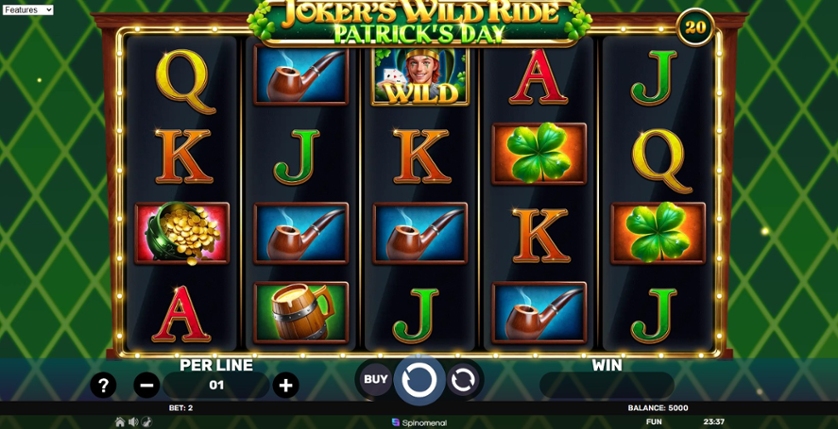The image size is (838, 429).
Task: Open the Features dropdown
Action: [28, 10]
